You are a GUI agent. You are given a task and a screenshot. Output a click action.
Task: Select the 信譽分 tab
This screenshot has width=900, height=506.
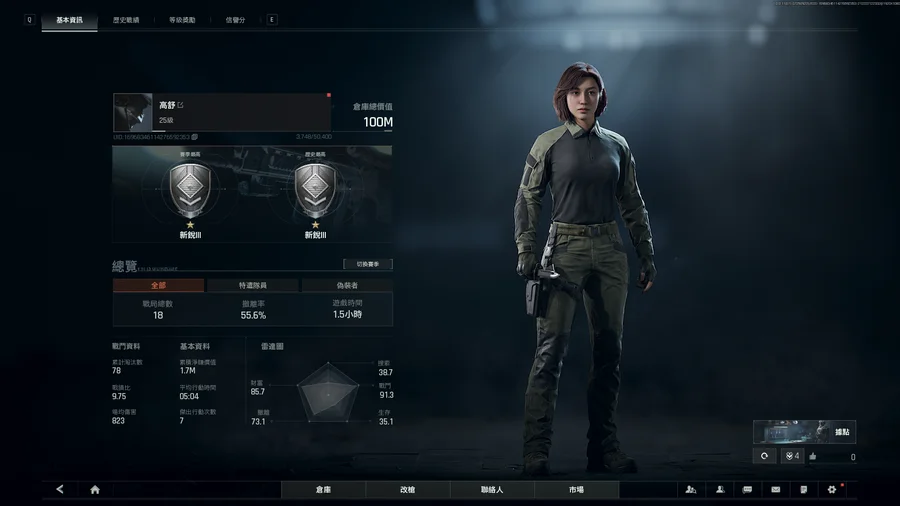pyautogui.click(x=236, y=20)
